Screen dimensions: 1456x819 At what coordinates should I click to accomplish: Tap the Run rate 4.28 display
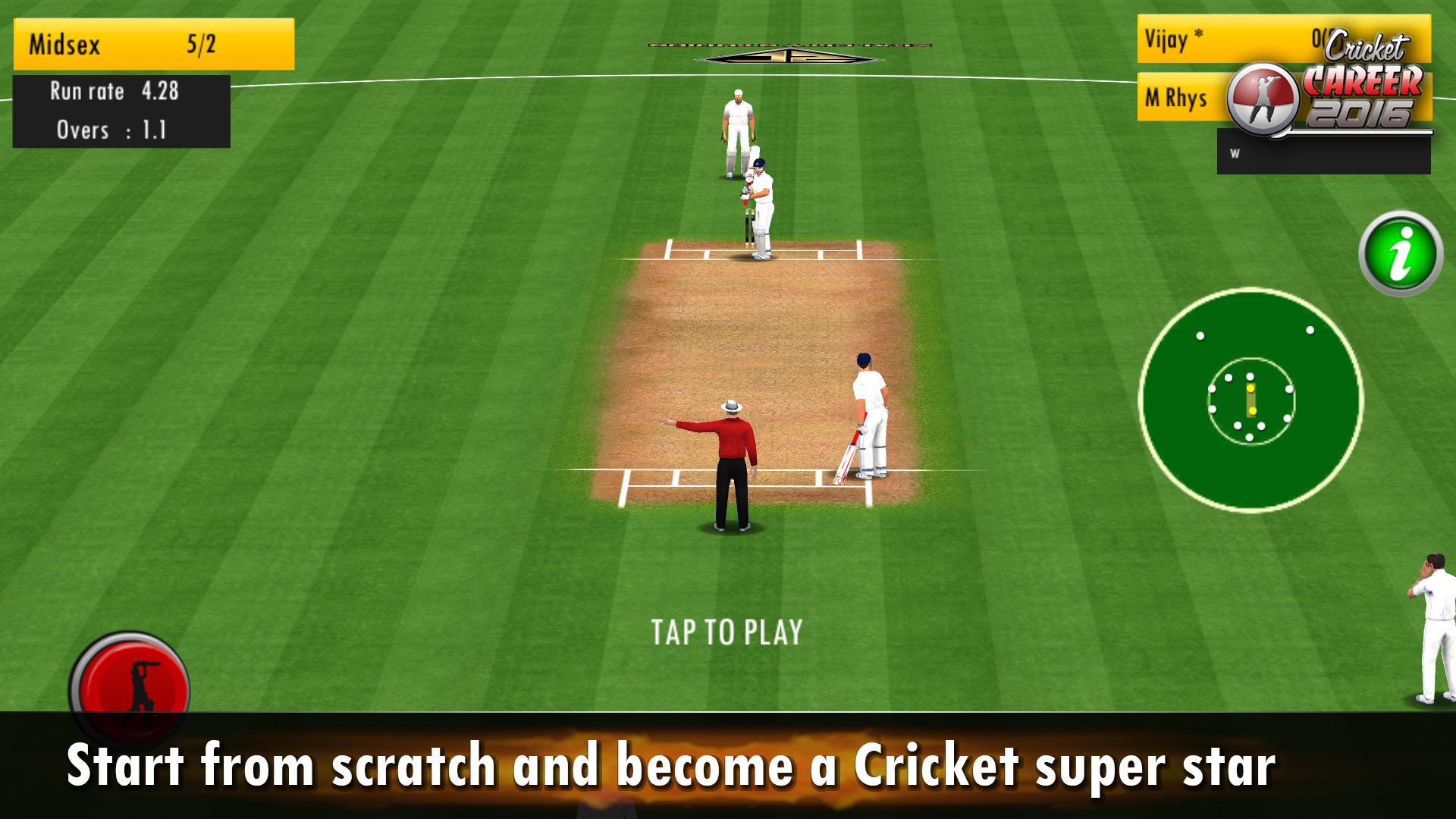tap(114, 92)
